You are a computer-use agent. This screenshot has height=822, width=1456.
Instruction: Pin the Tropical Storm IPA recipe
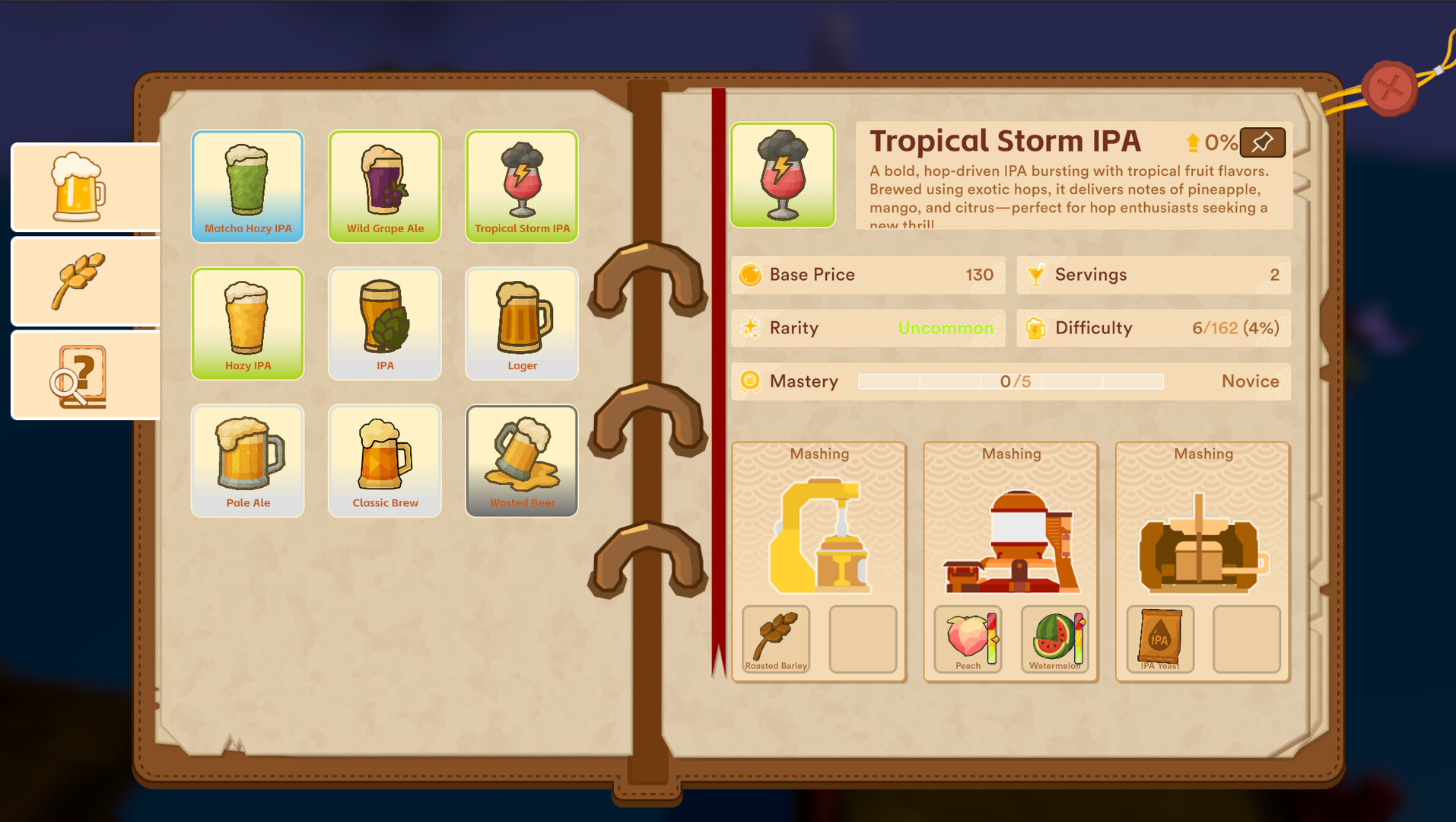click(1262, 142)
